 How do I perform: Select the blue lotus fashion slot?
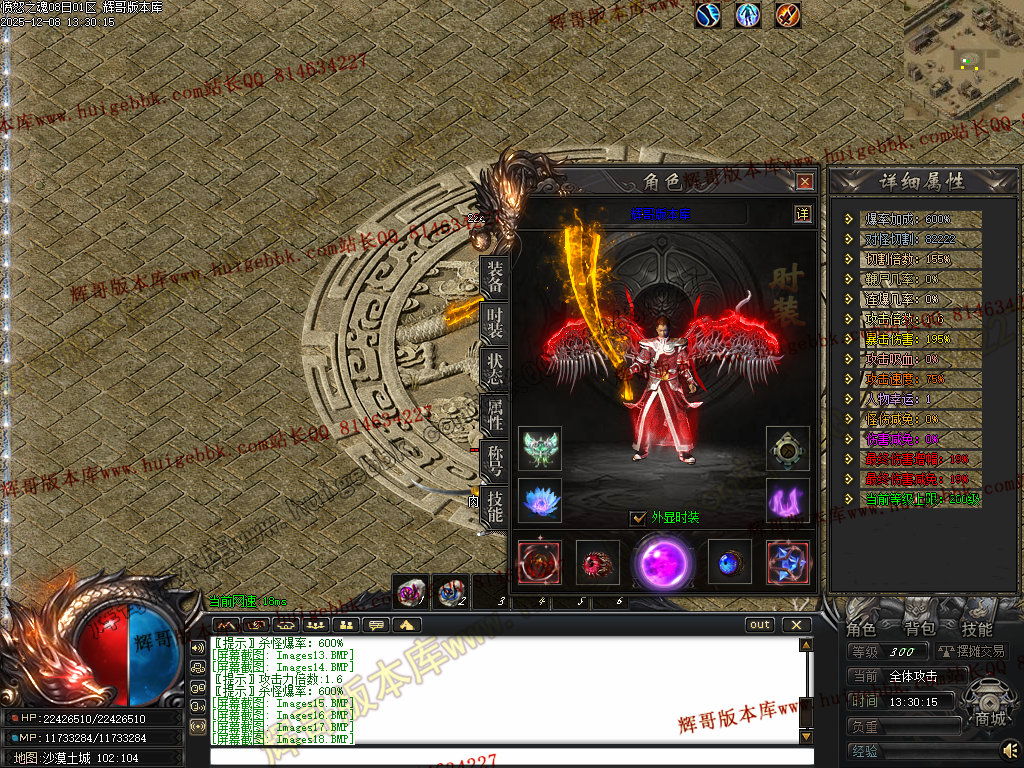click(540, 498)
